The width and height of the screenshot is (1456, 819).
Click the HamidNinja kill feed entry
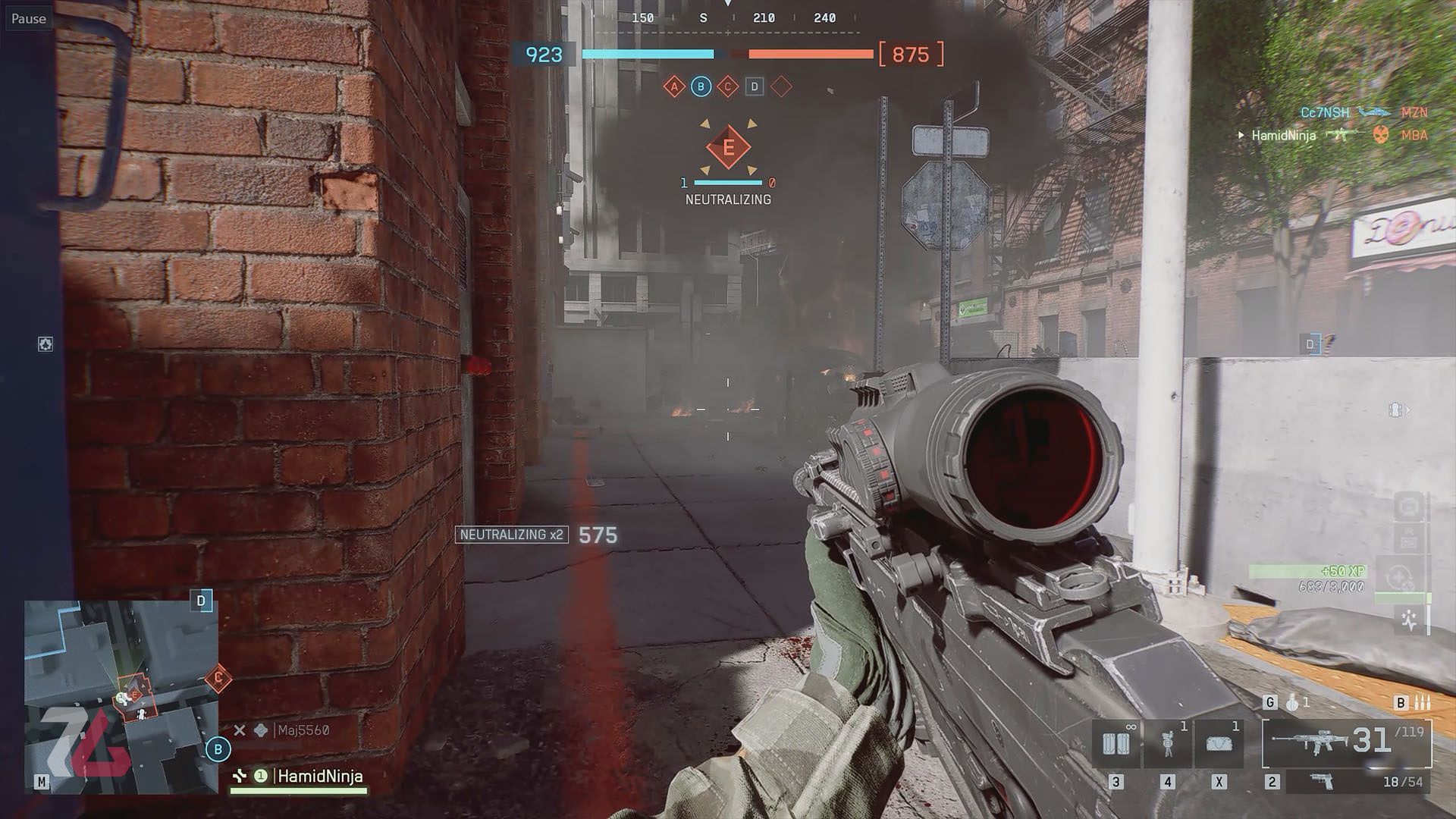(x=1283, y=135)
